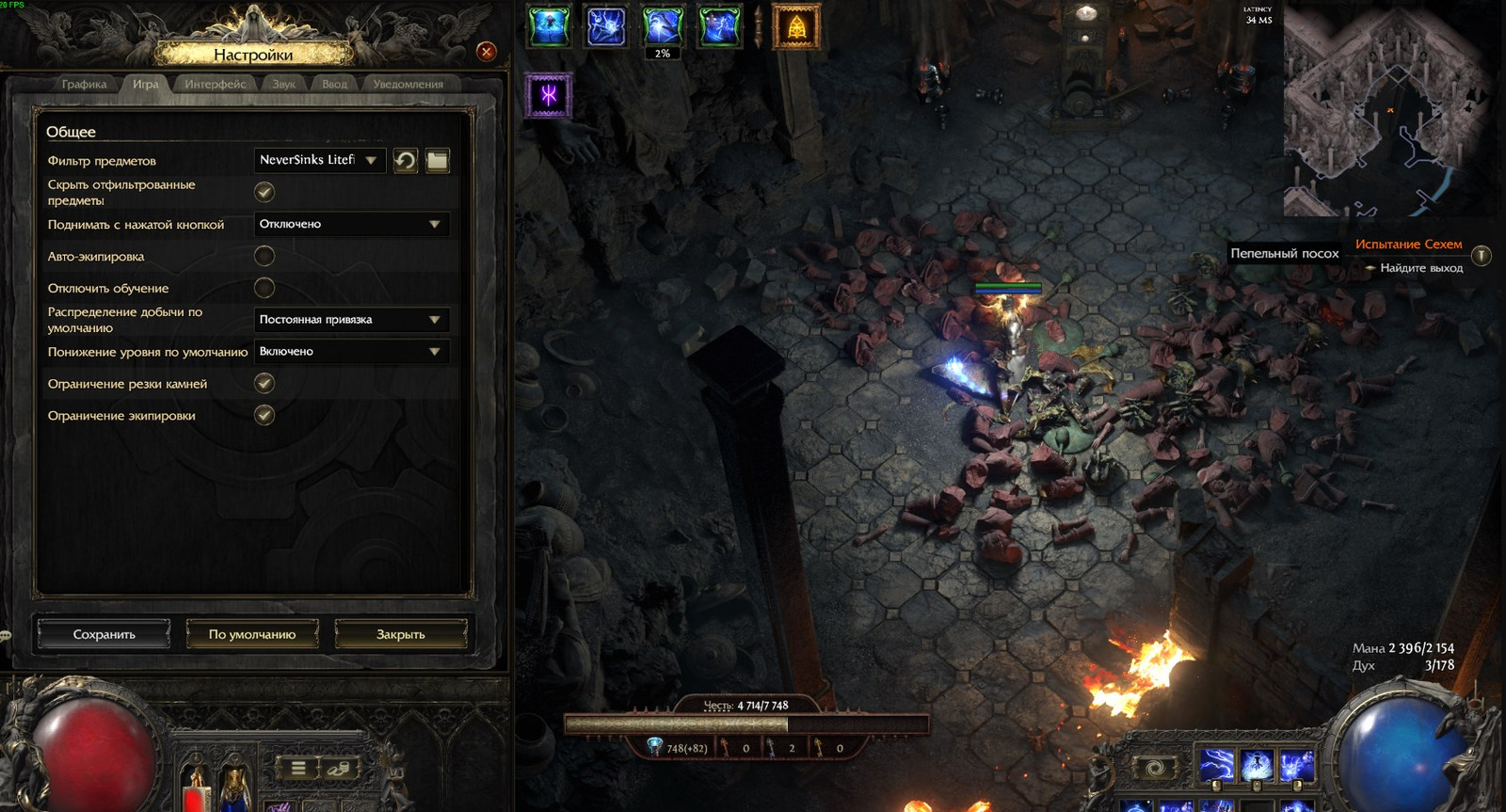Close settings with the red X button

tap(487, 52)
